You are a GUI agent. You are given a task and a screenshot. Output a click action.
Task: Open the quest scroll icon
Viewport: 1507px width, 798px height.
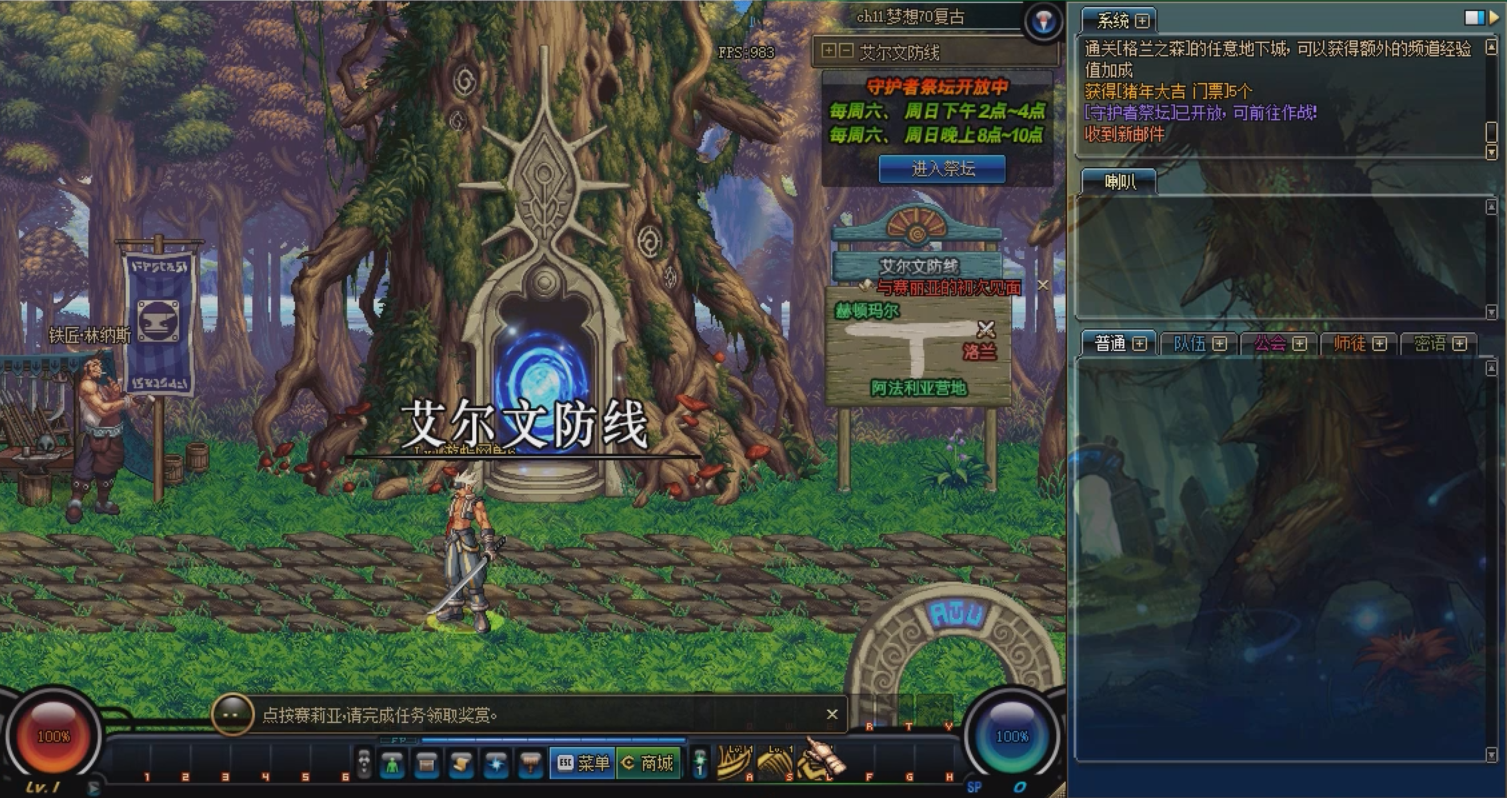461,764
